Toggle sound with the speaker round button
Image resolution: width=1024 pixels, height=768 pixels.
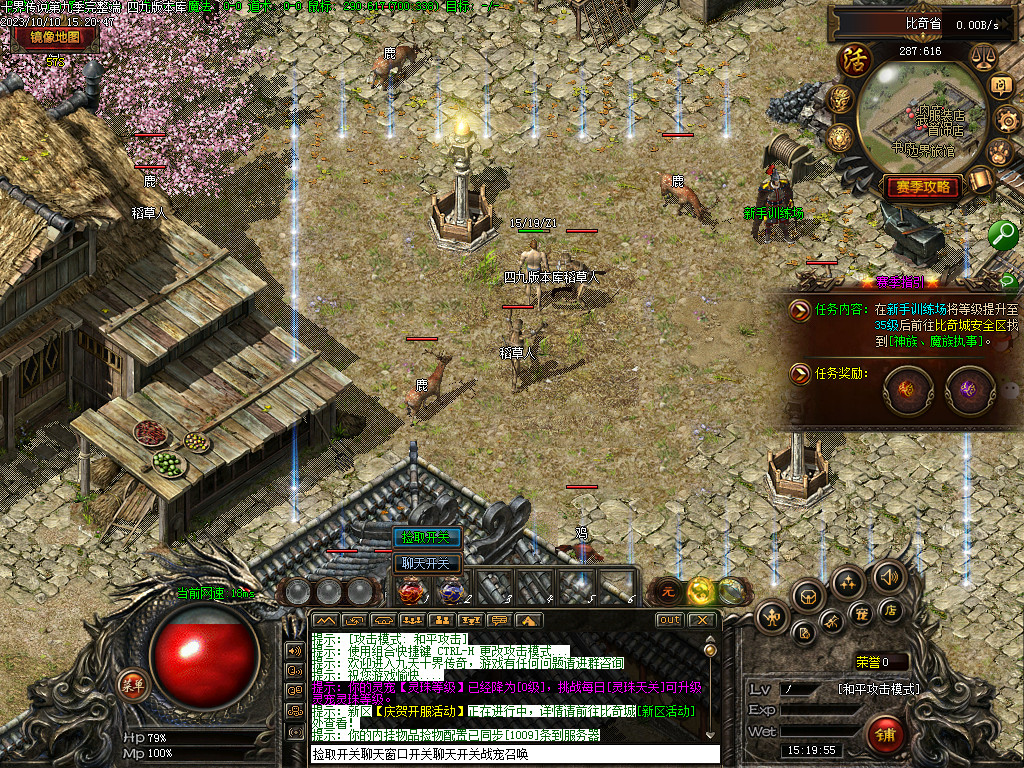pos(887,576)
